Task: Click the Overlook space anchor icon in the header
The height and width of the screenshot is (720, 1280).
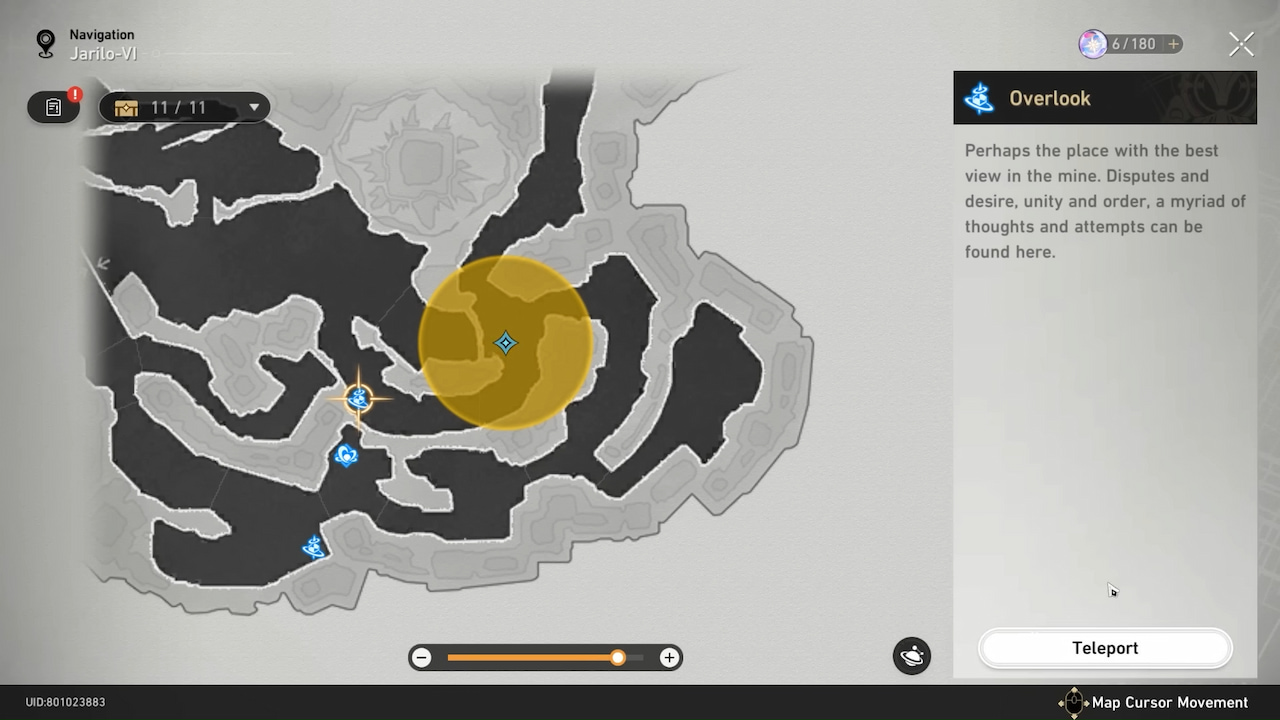Action: click(979, 98)
